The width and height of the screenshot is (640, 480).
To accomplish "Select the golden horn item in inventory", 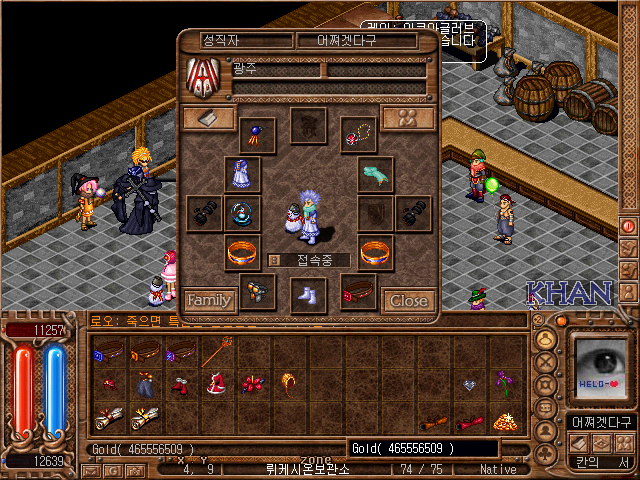I will point(290,384).
